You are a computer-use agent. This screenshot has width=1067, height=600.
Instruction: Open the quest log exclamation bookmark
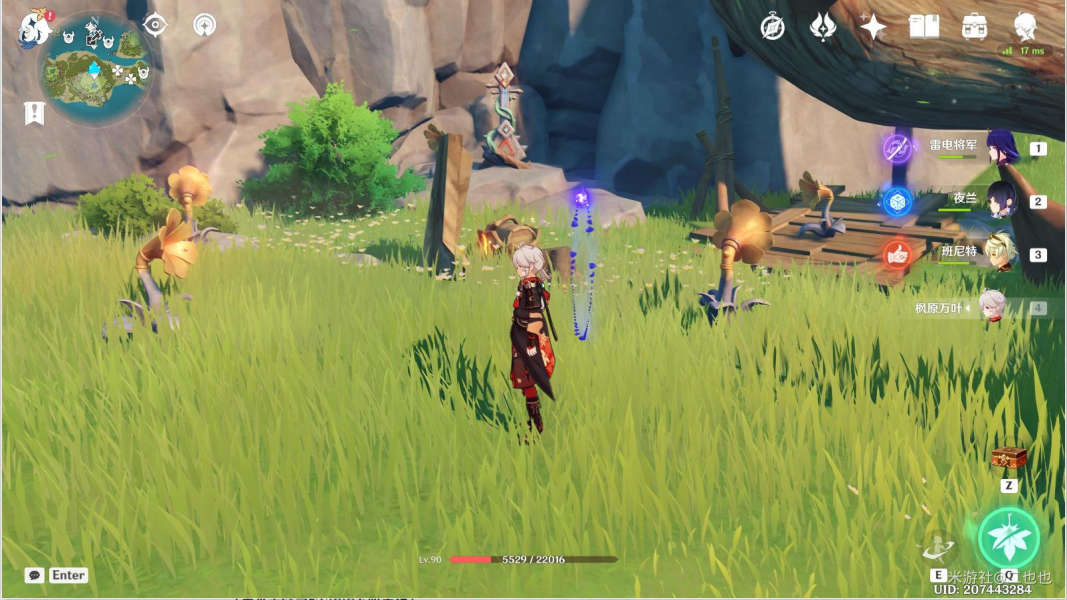(35, 113)
